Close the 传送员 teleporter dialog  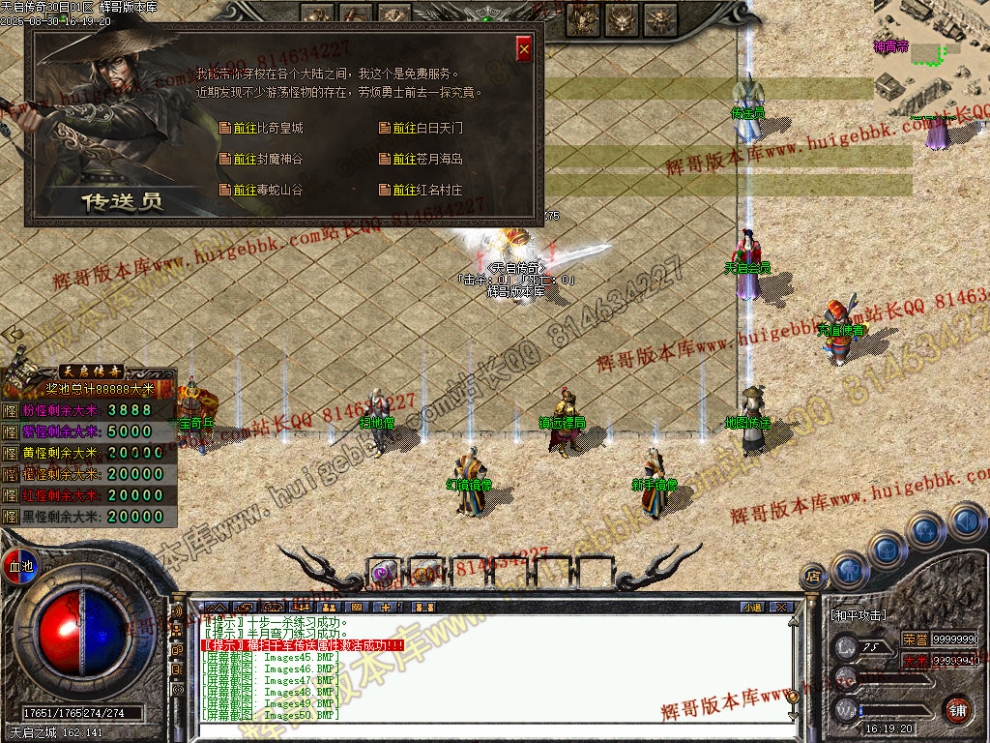click(524, 49)
